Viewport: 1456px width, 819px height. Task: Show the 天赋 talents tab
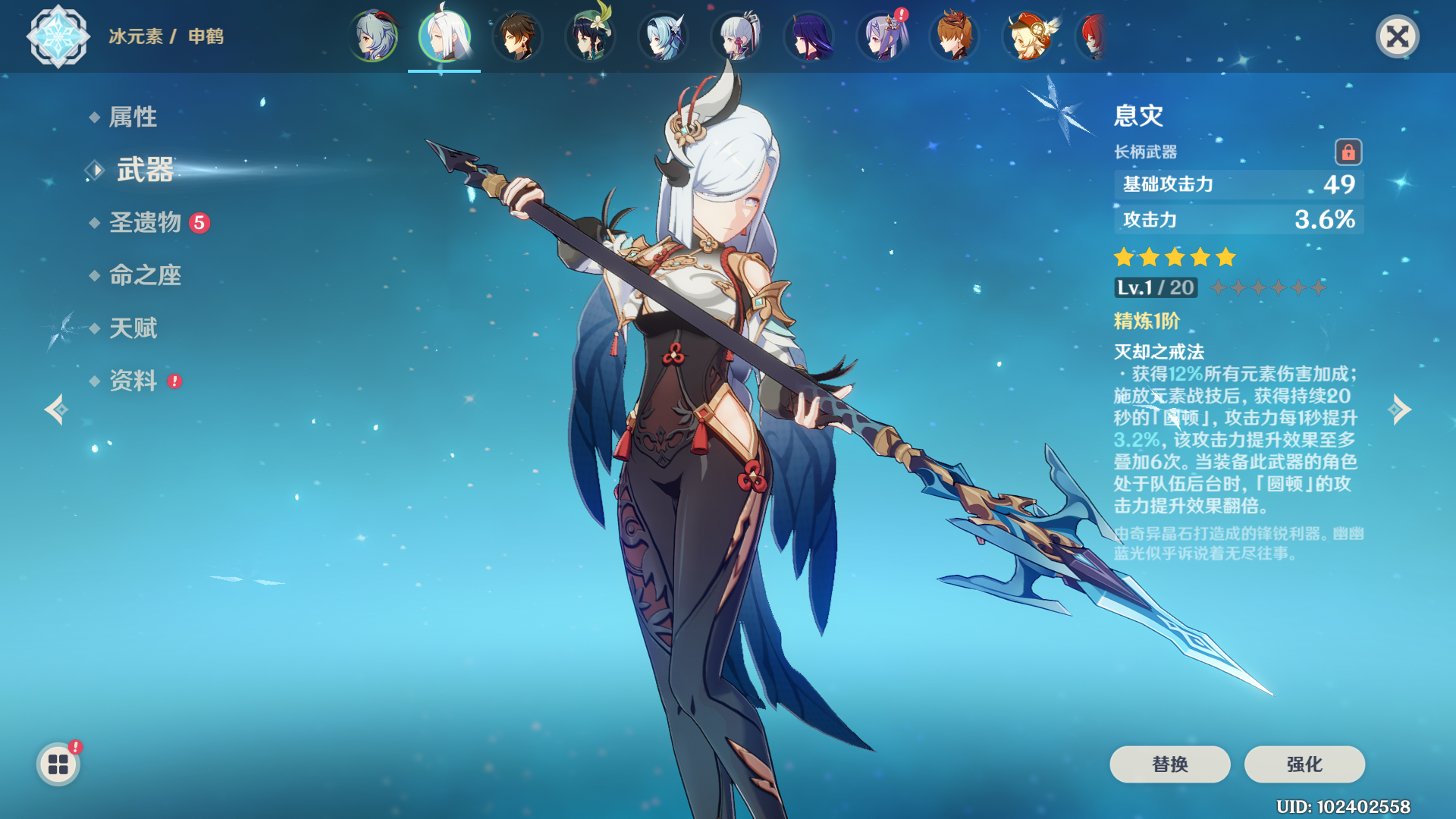133,328
